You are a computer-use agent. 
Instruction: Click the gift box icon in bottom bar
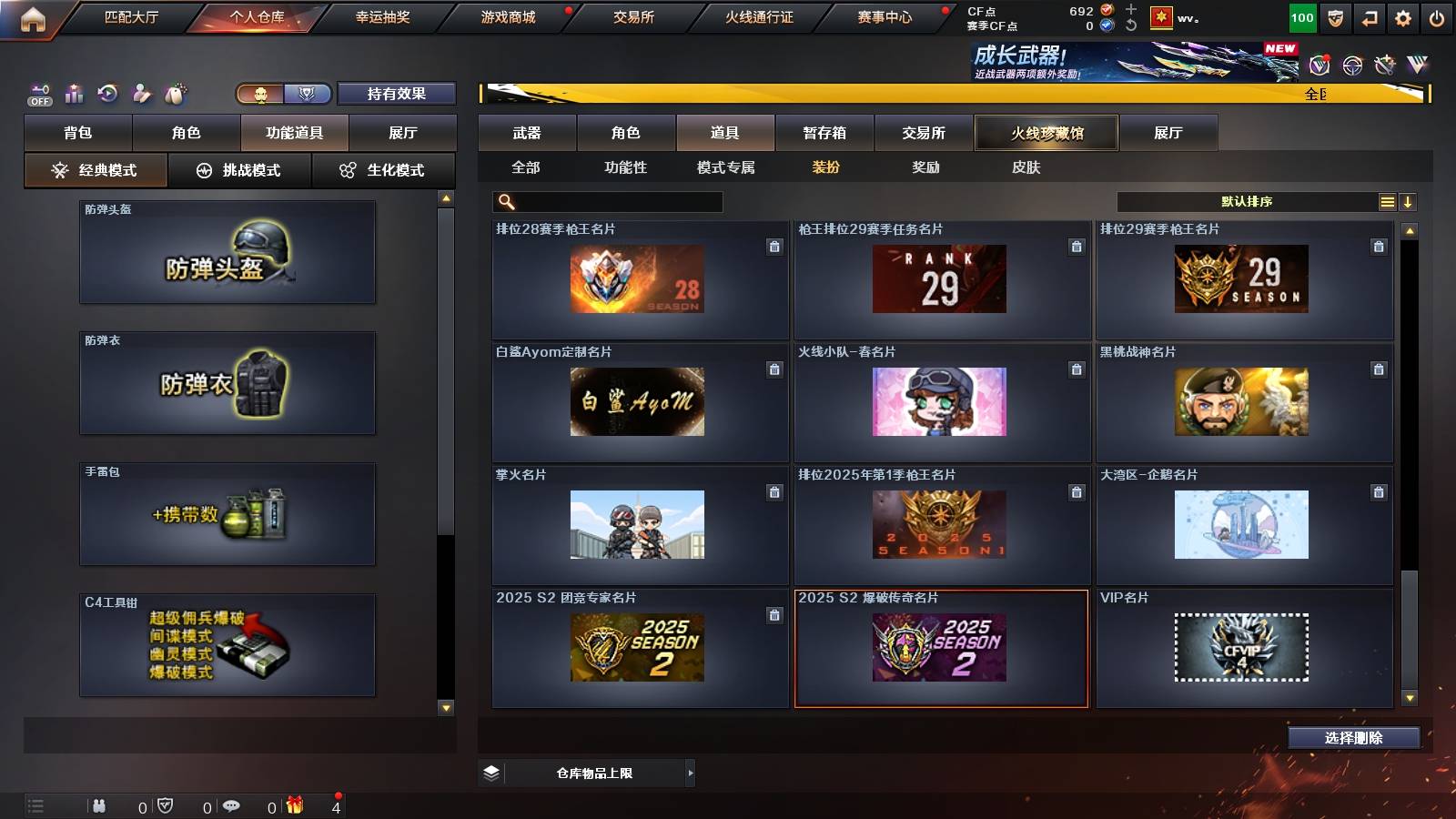(x=296, y=804)
